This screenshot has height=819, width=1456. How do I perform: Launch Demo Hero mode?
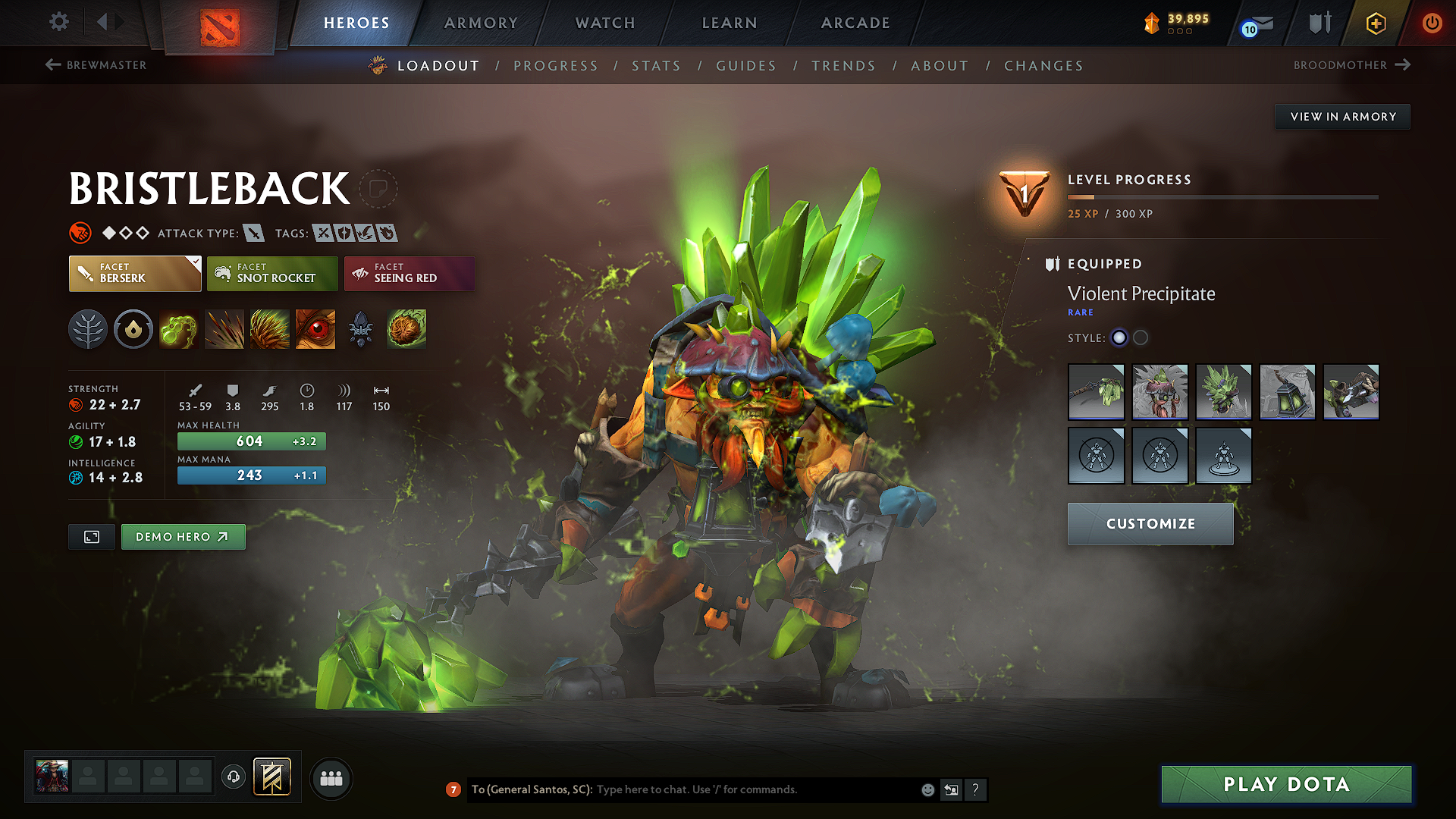(x=183, y=537)
